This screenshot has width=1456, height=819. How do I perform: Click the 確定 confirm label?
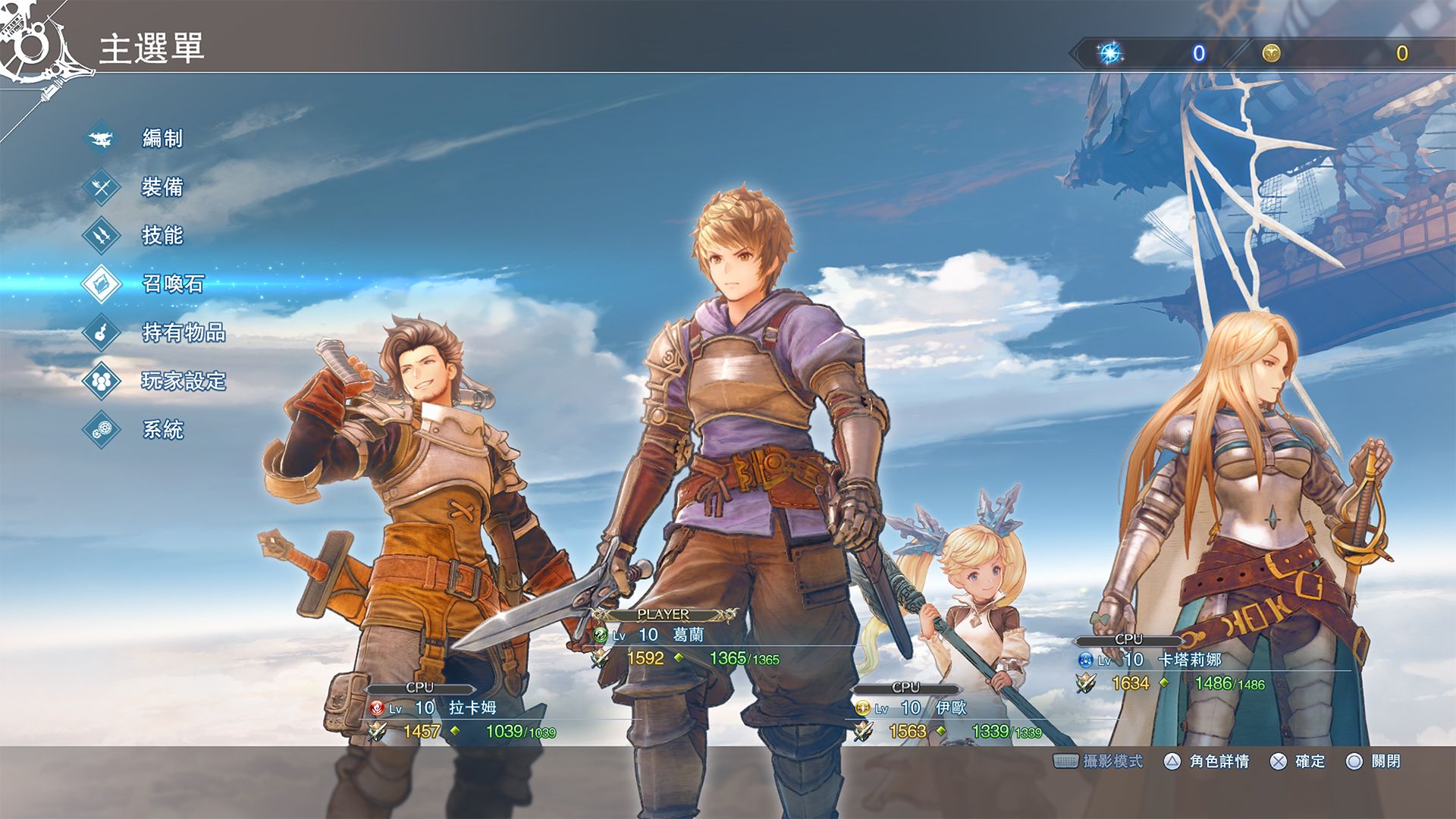[x=1310, y=761]
